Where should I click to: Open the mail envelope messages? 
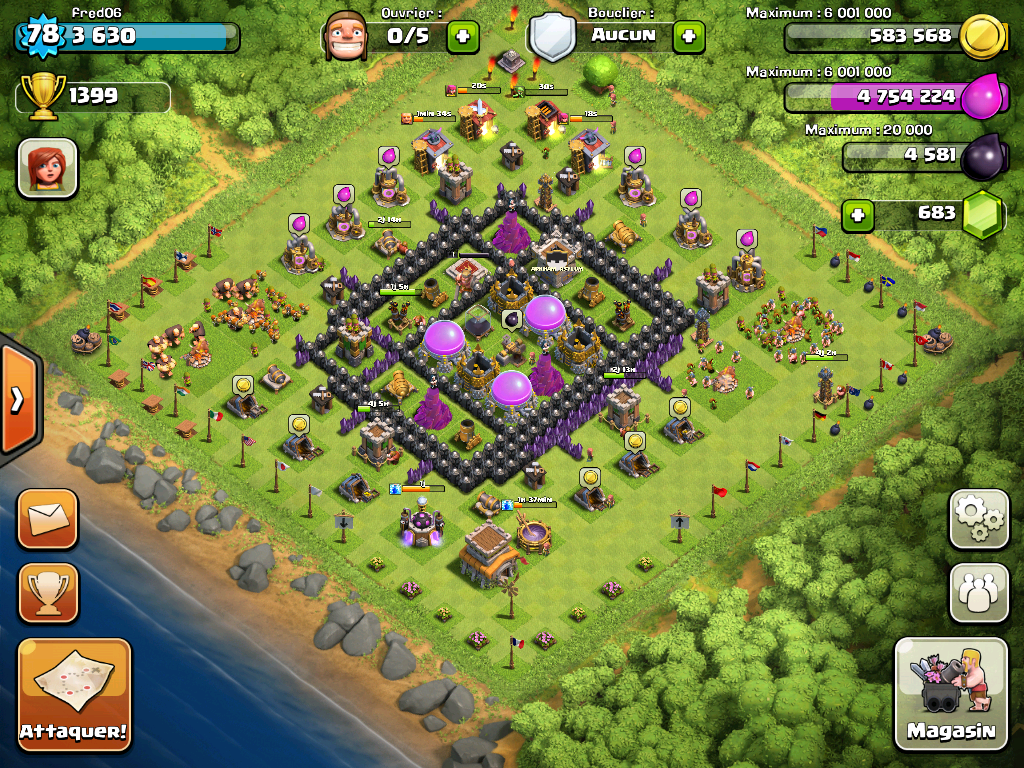(x=47, y=518)
